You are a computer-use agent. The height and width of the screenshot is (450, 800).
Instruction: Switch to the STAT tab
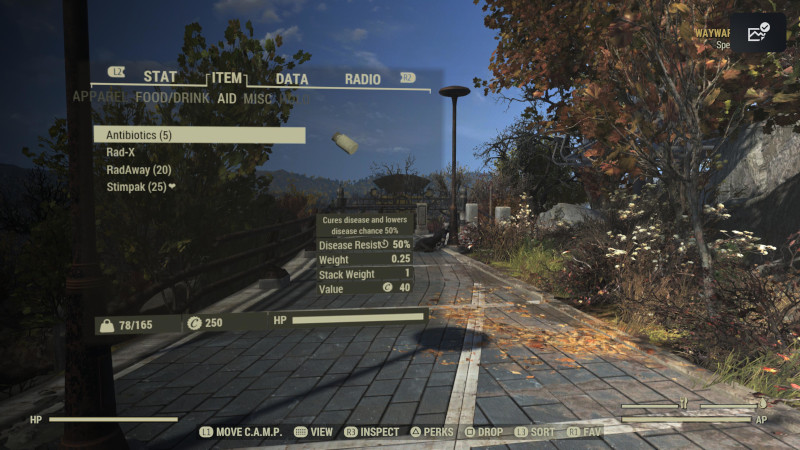160,77
